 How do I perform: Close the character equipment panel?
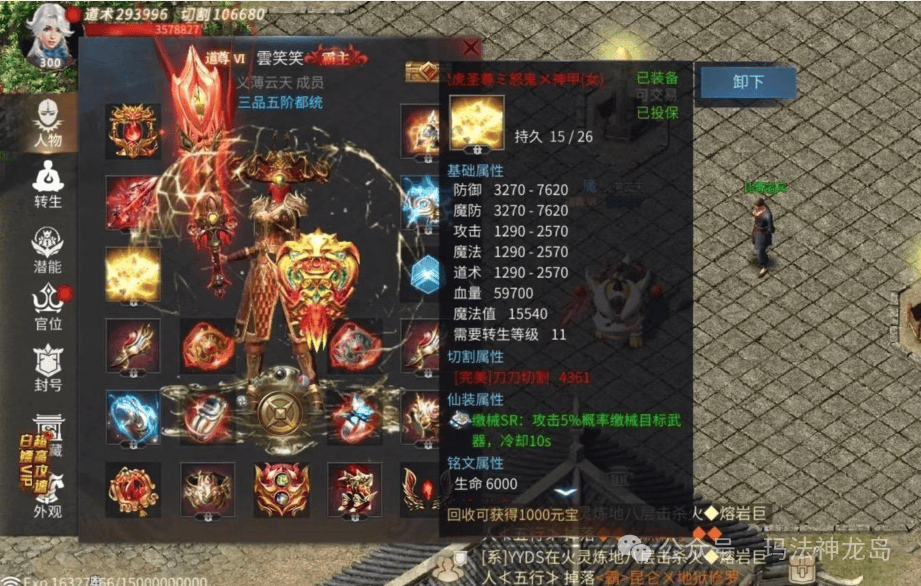[471, 48]
